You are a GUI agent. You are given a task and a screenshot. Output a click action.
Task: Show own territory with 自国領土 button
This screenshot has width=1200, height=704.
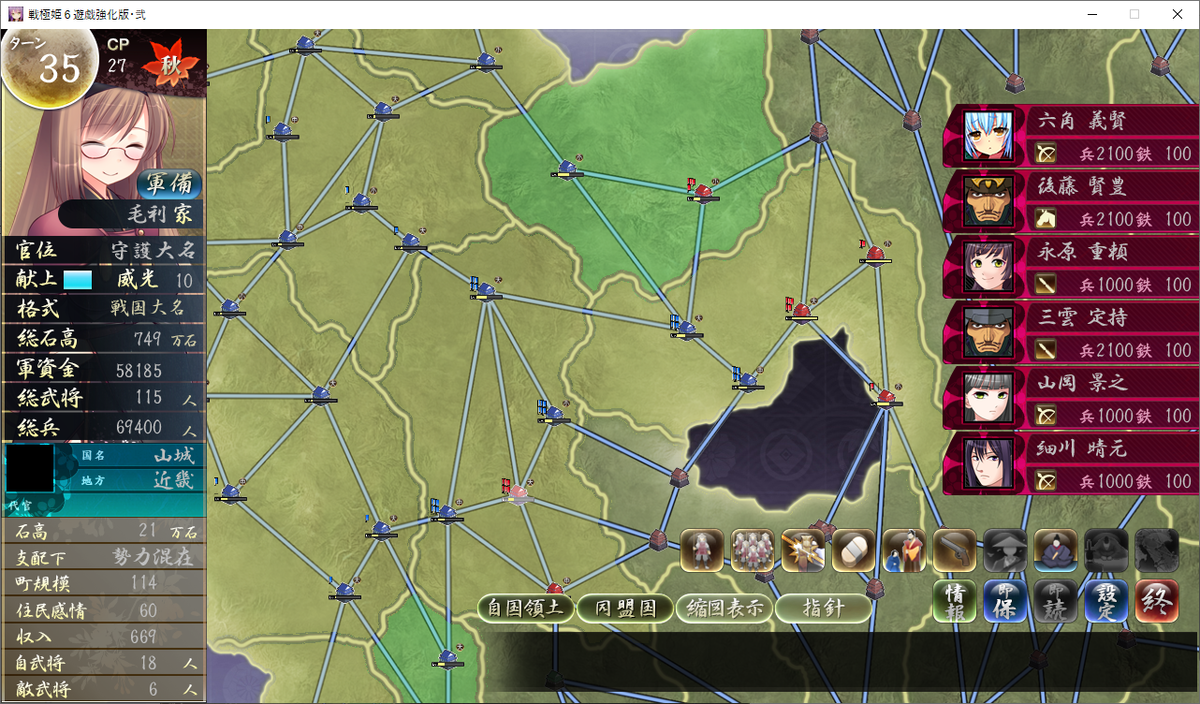[x=526, y=608]
